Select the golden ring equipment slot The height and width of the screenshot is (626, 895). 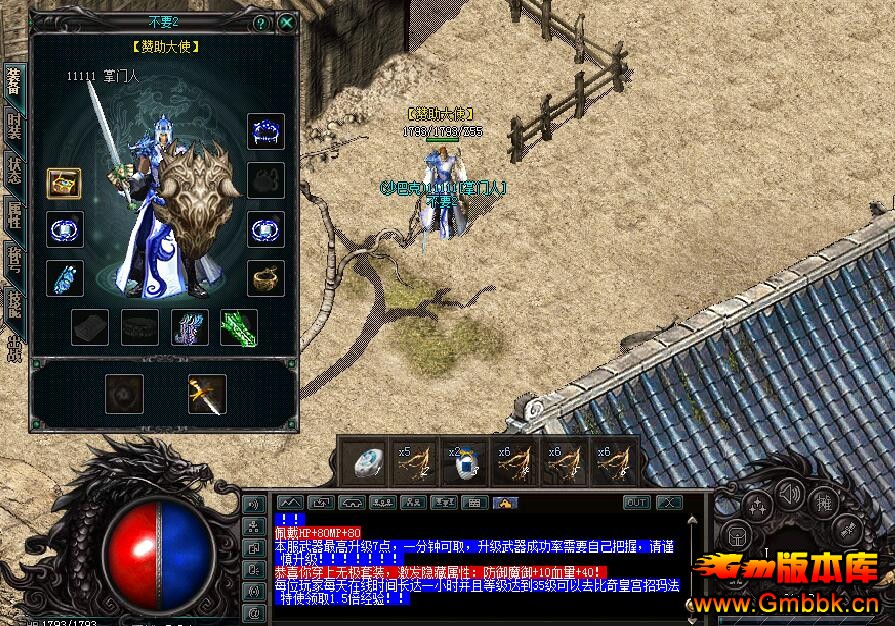(265, 278)
